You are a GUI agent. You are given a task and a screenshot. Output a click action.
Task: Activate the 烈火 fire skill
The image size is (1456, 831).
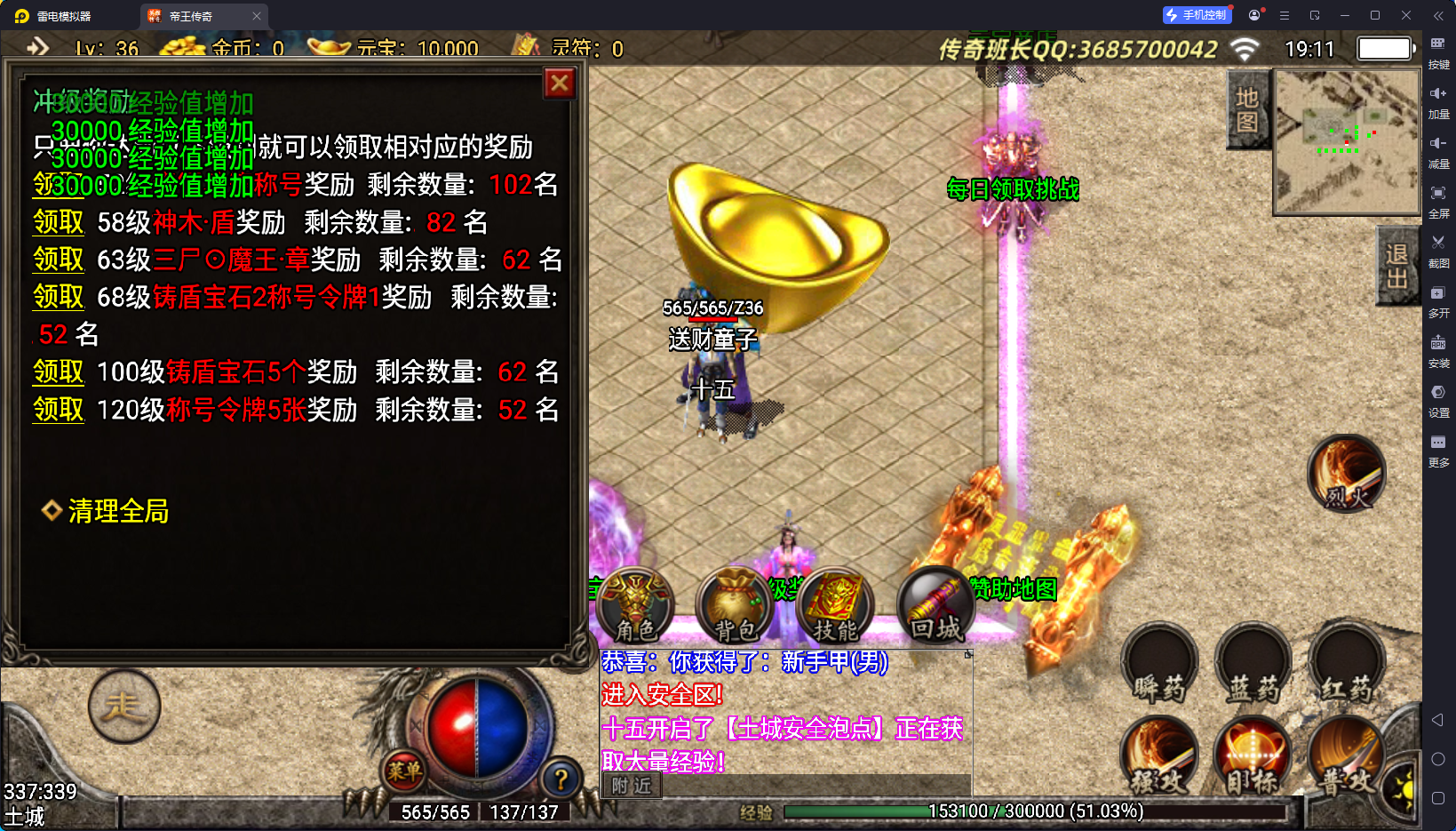click(x=1346, y=474)
